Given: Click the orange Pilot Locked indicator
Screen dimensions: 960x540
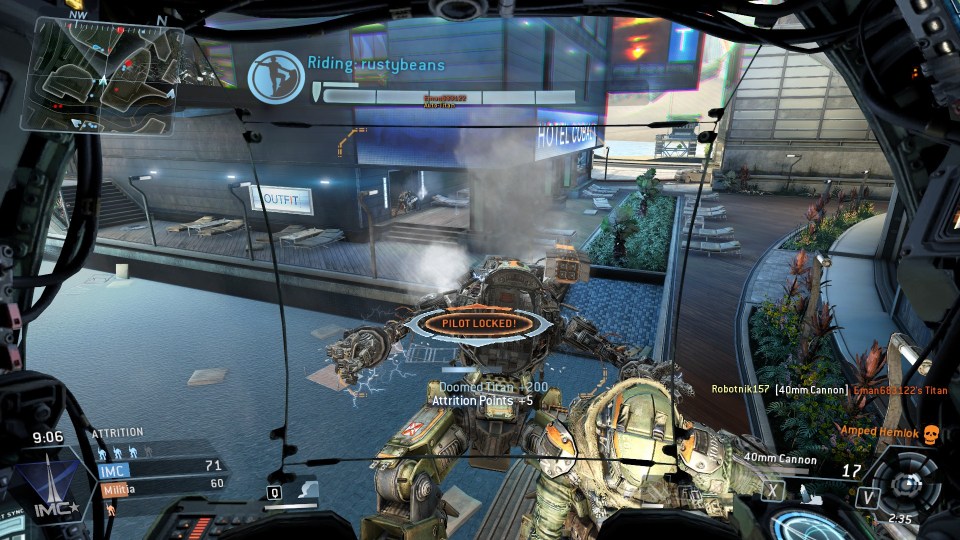Looking at the screenshot, I should coord(480,323).
